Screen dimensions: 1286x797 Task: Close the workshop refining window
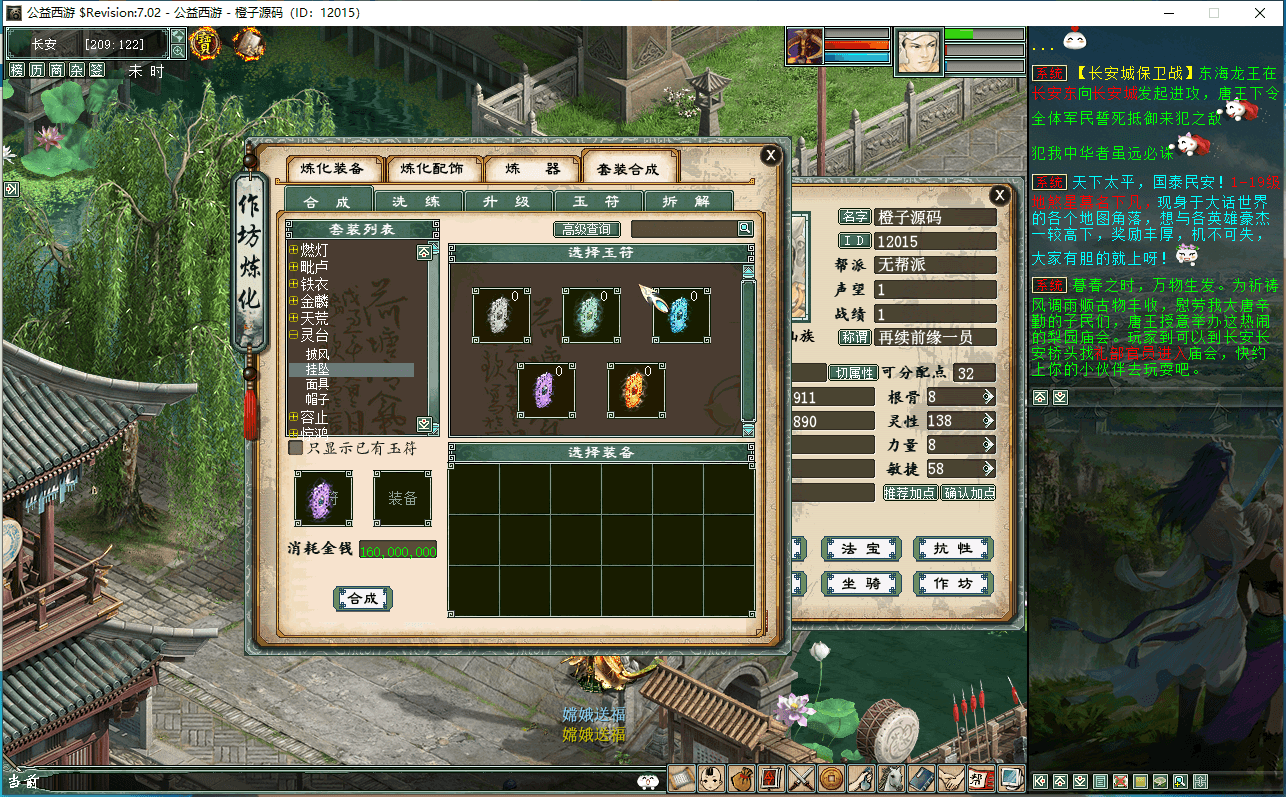coord(770,155)
